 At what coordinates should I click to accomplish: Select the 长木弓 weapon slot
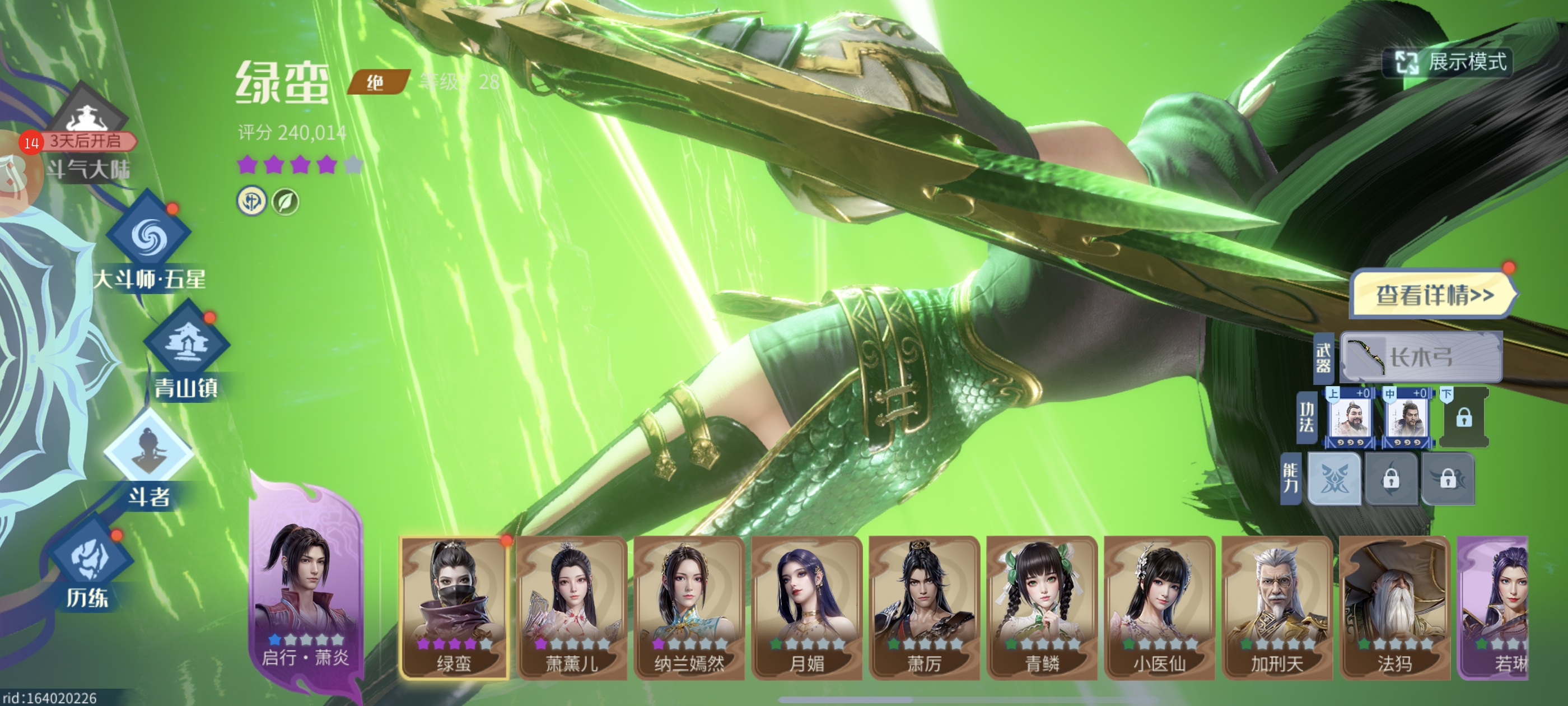[1421, 357]
